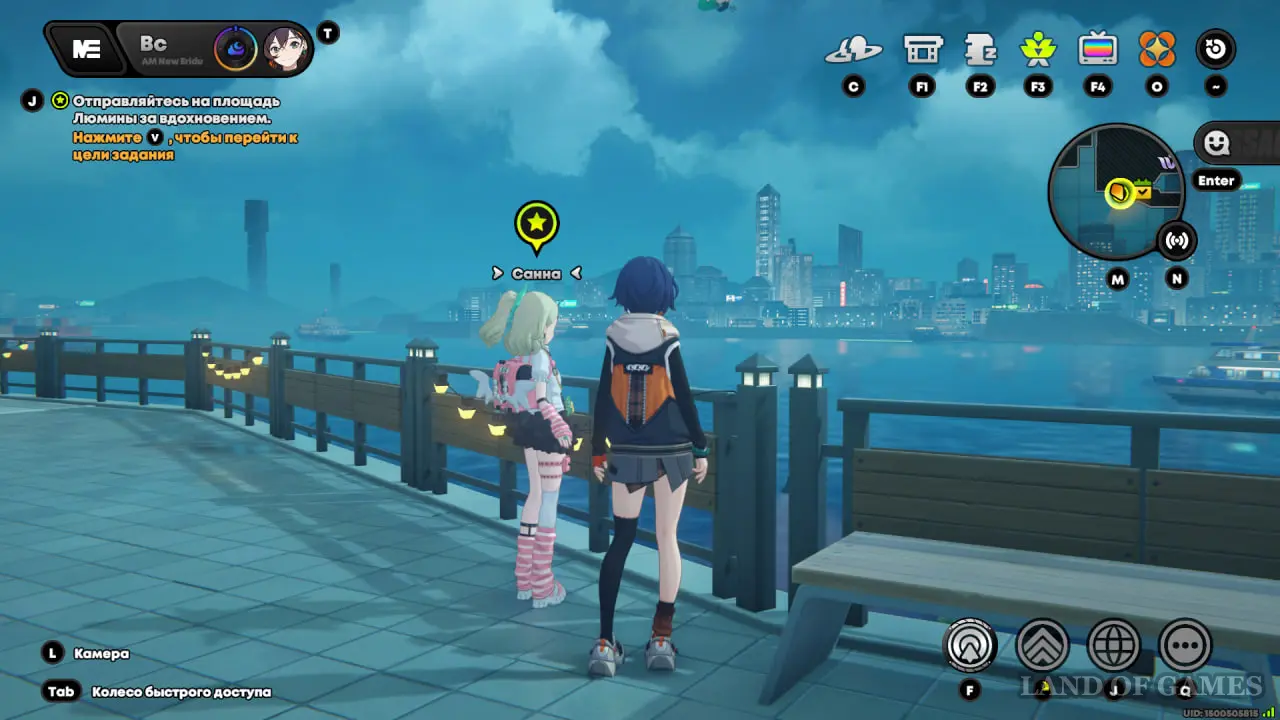Click the globe icon button
The height and width of the screenshot is (720, 1280).
(x=1113, y=646)
